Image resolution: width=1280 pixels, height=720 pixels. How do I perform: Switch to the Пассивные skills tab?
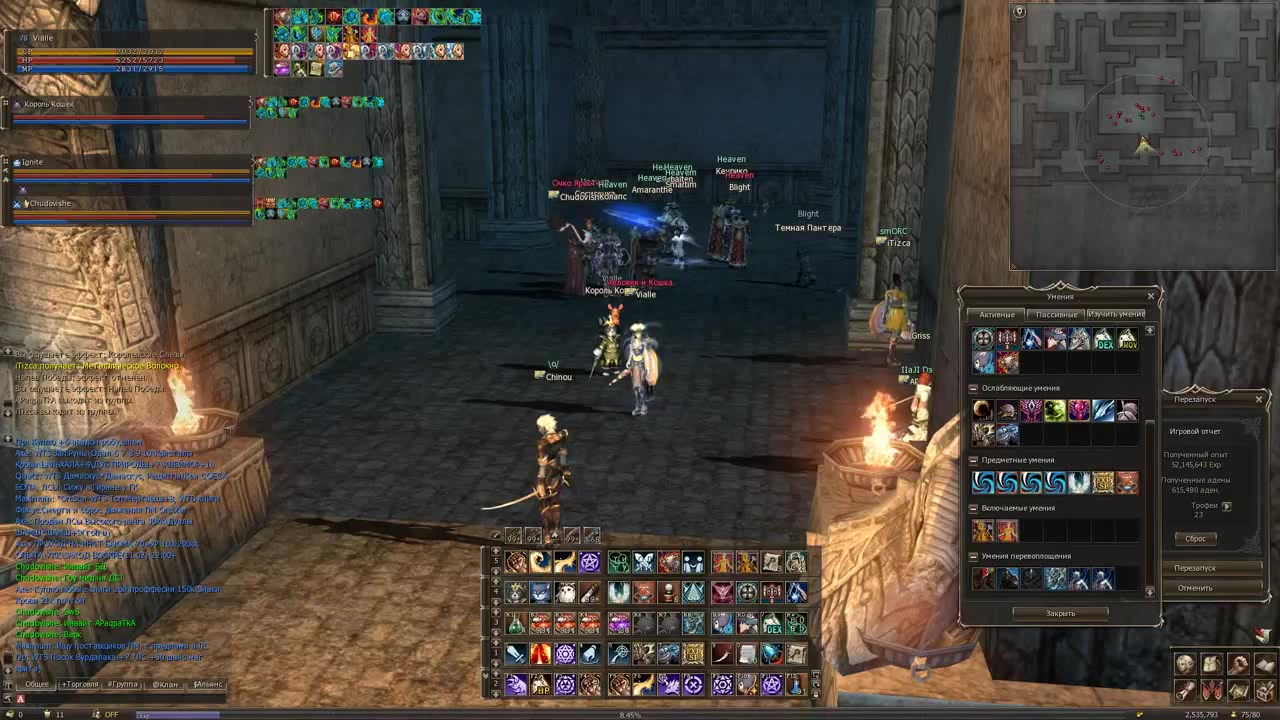coord(1056,314)
